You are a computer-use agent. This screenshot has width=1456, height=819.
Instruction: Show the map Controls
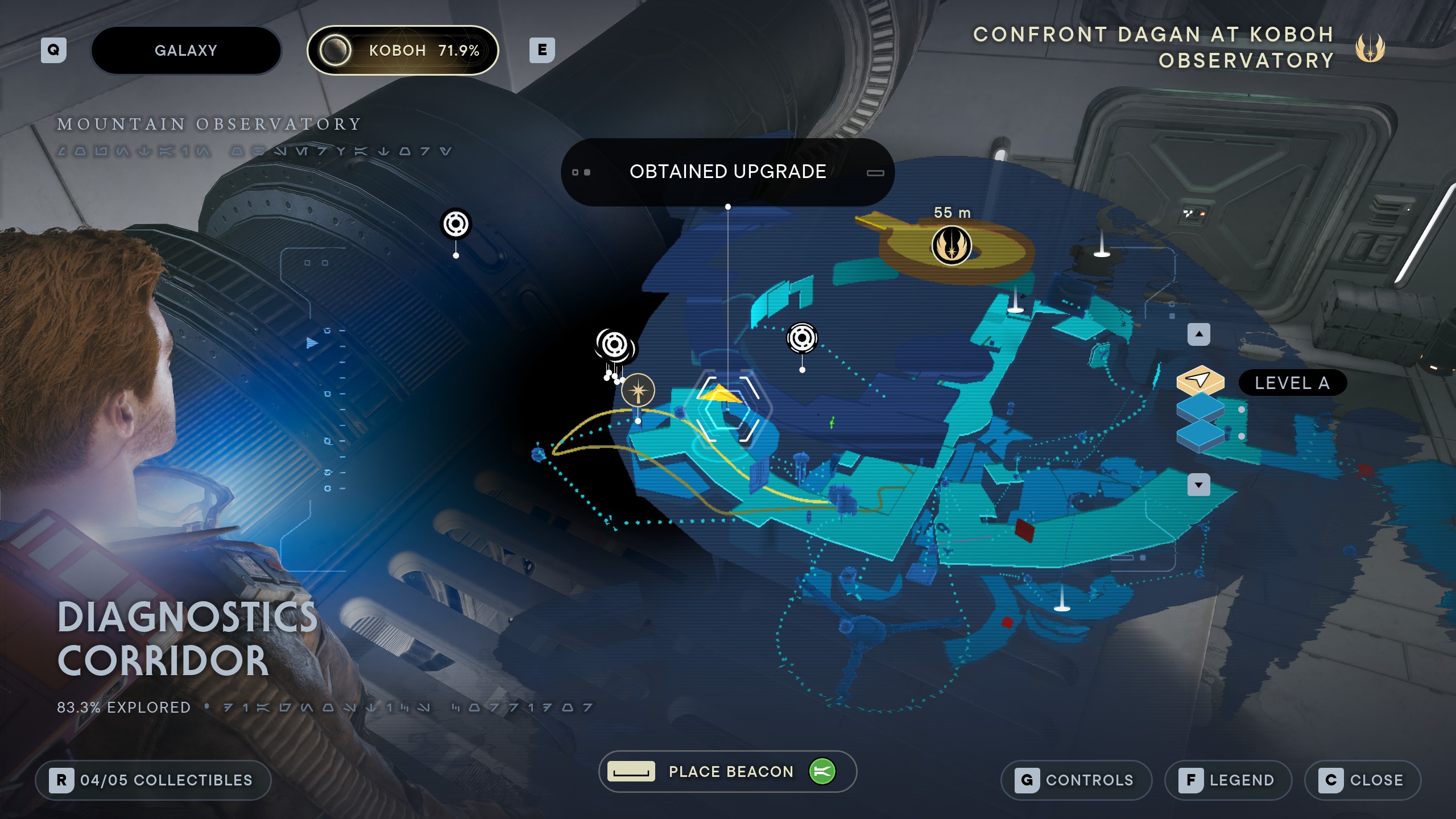[1076, 780]
